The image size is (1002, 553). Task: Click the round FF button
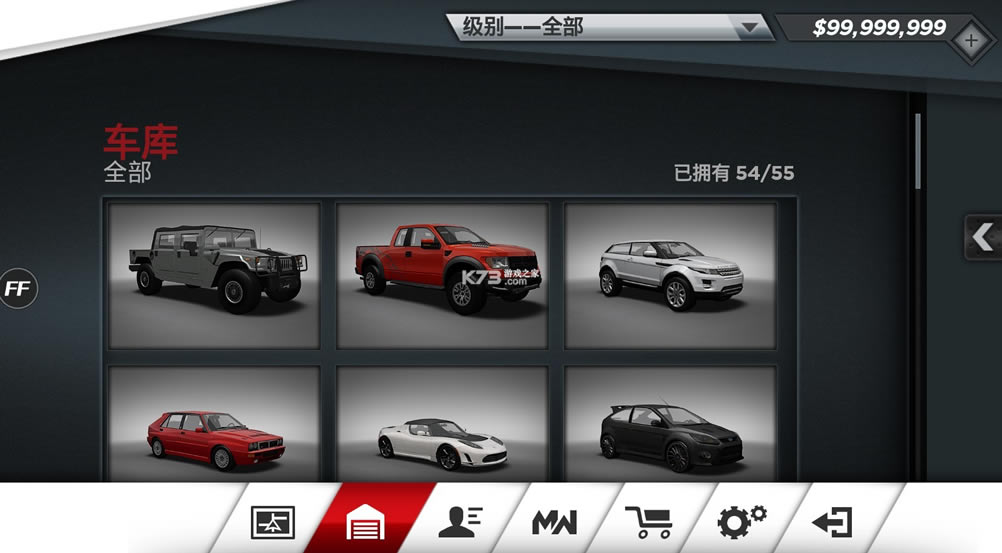17,288
